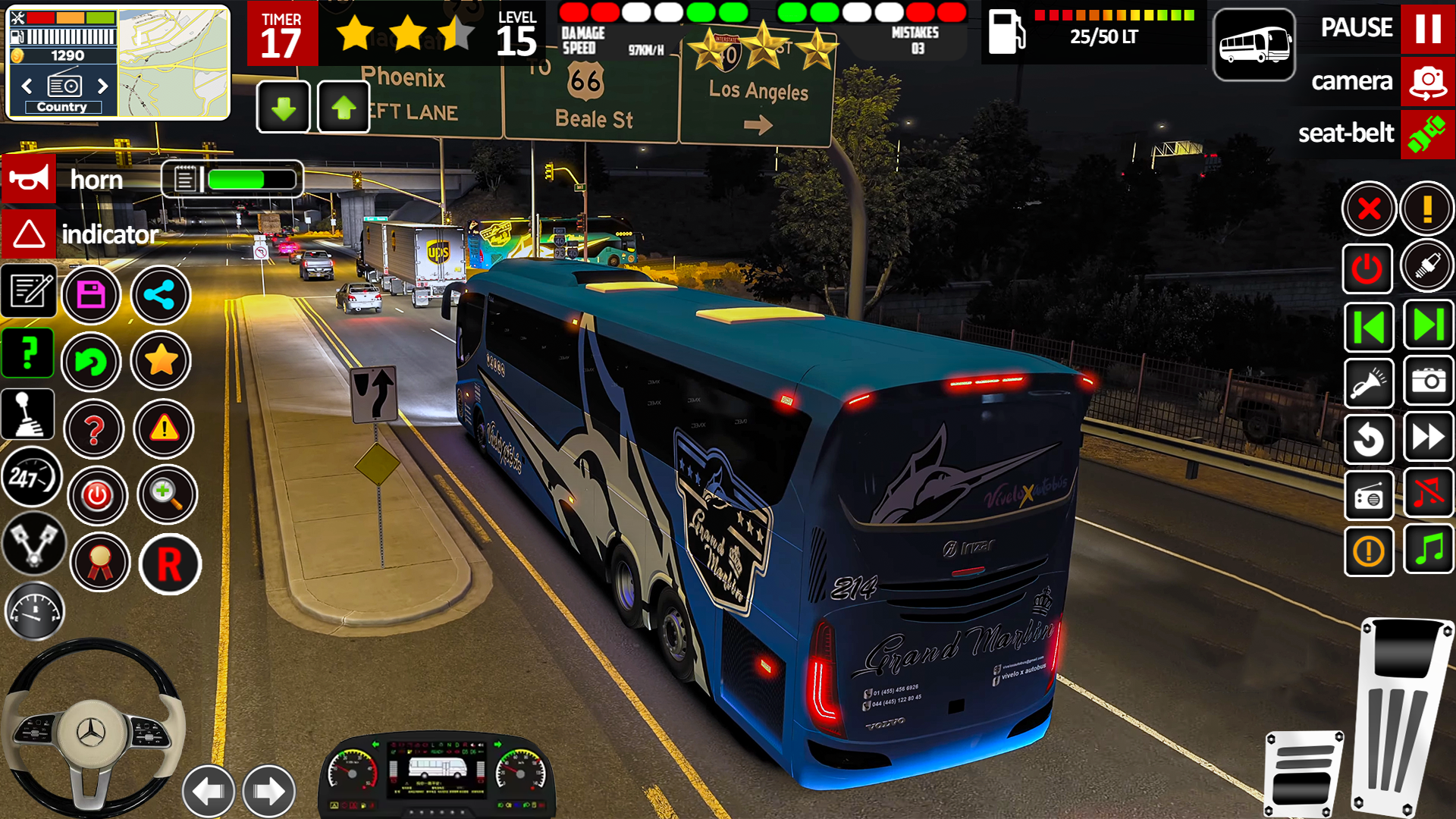
Task: Select the gold star favorite icon
Action: [161, 361]
